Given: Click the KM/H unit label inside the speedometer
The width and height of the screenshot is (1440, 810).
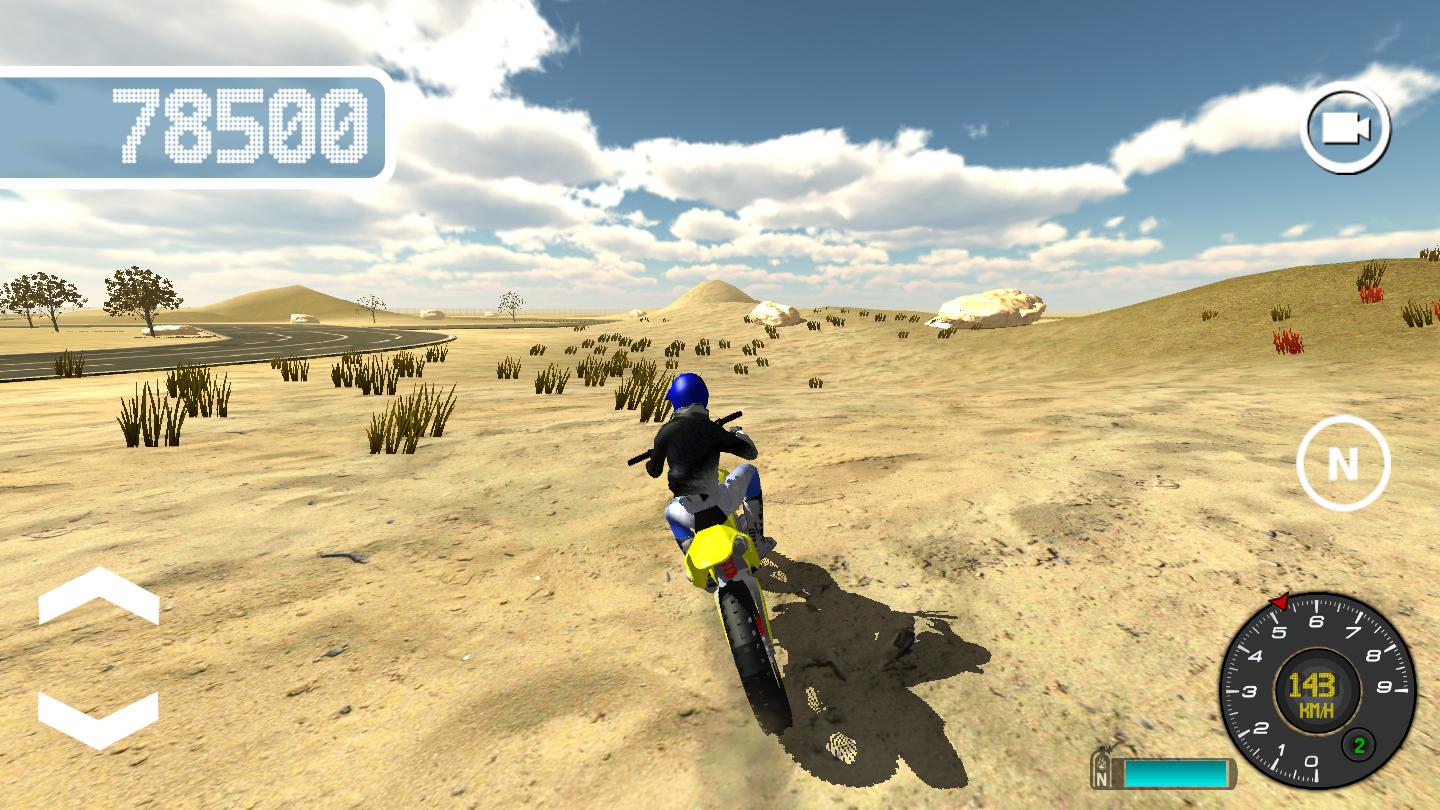Looking at the screenshot, I should (x=1315, y=708).
